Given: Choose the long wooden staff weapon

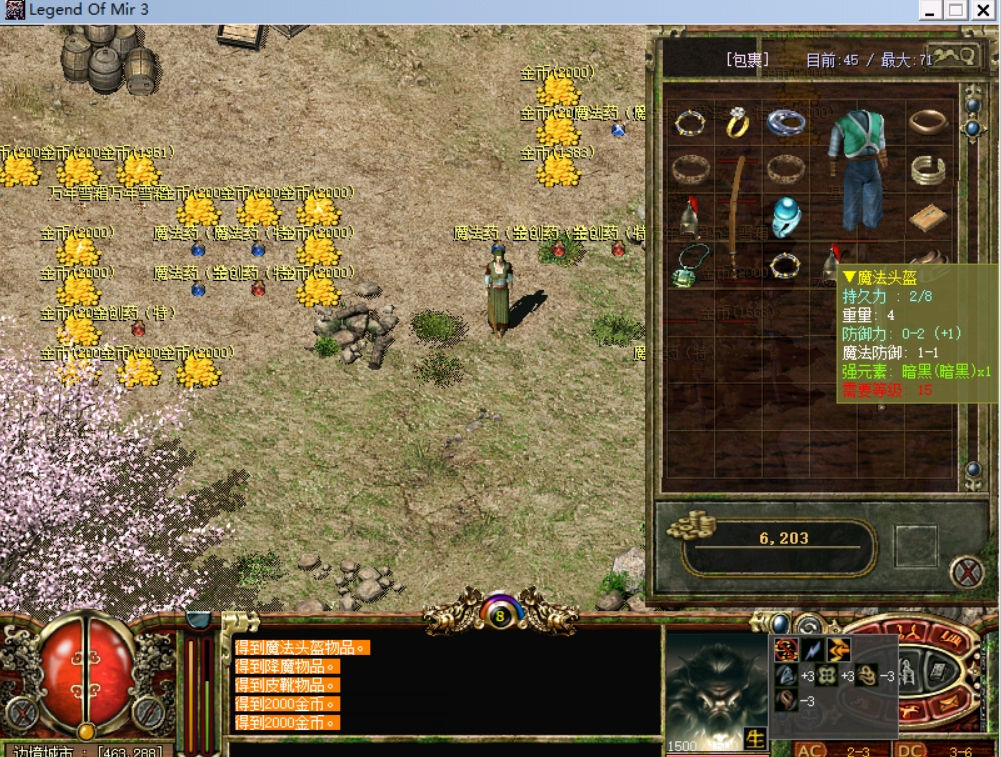Looking at the screenshot, I should click(x=738, y=215).
